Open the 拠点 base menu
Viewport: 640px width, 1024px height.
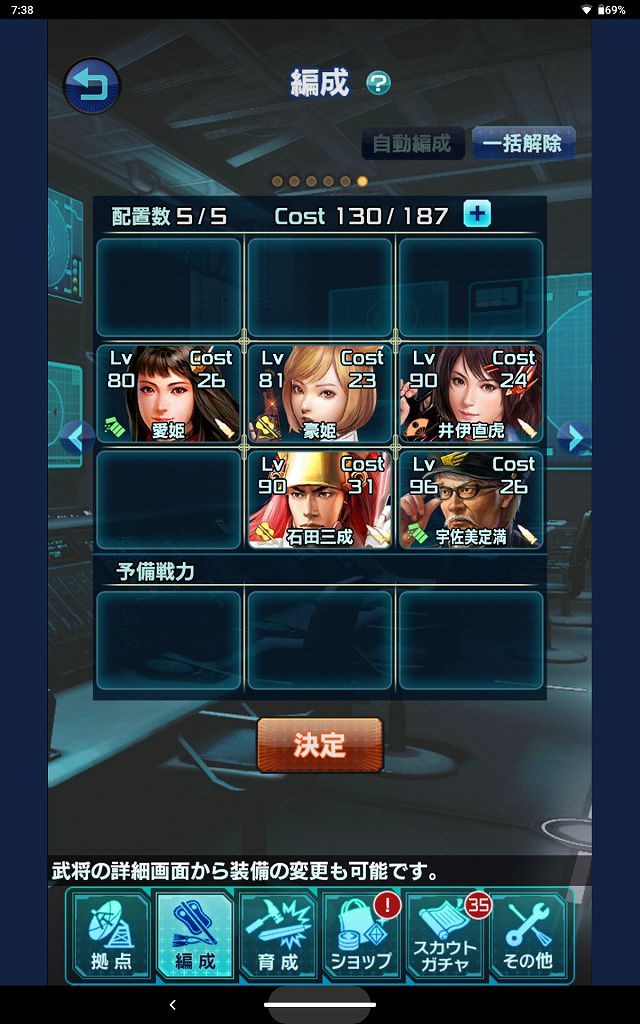coord(111,936)
